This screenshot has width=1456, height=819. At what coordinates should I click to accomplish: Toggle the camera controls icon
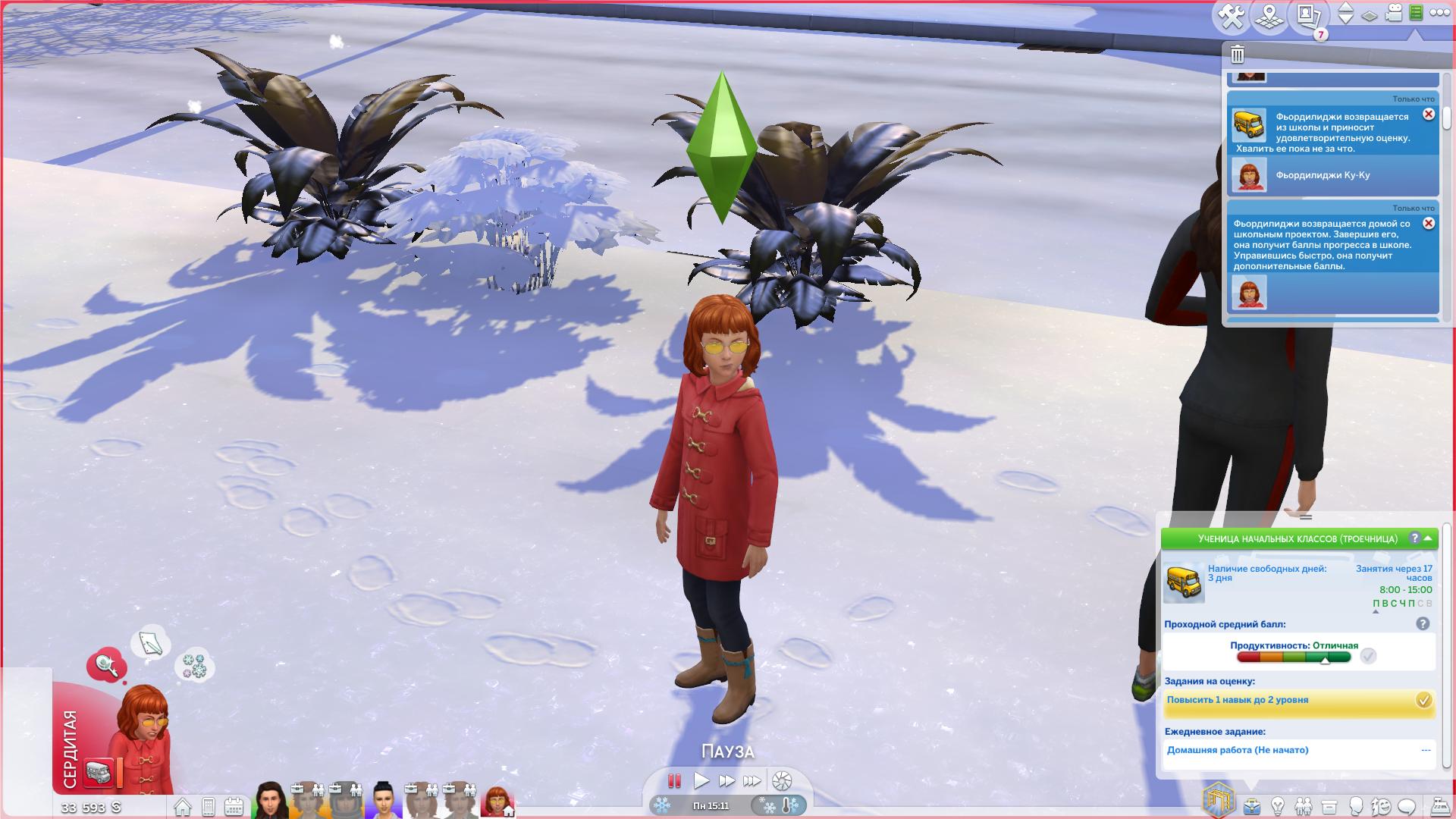click(x=1394, y=14)
